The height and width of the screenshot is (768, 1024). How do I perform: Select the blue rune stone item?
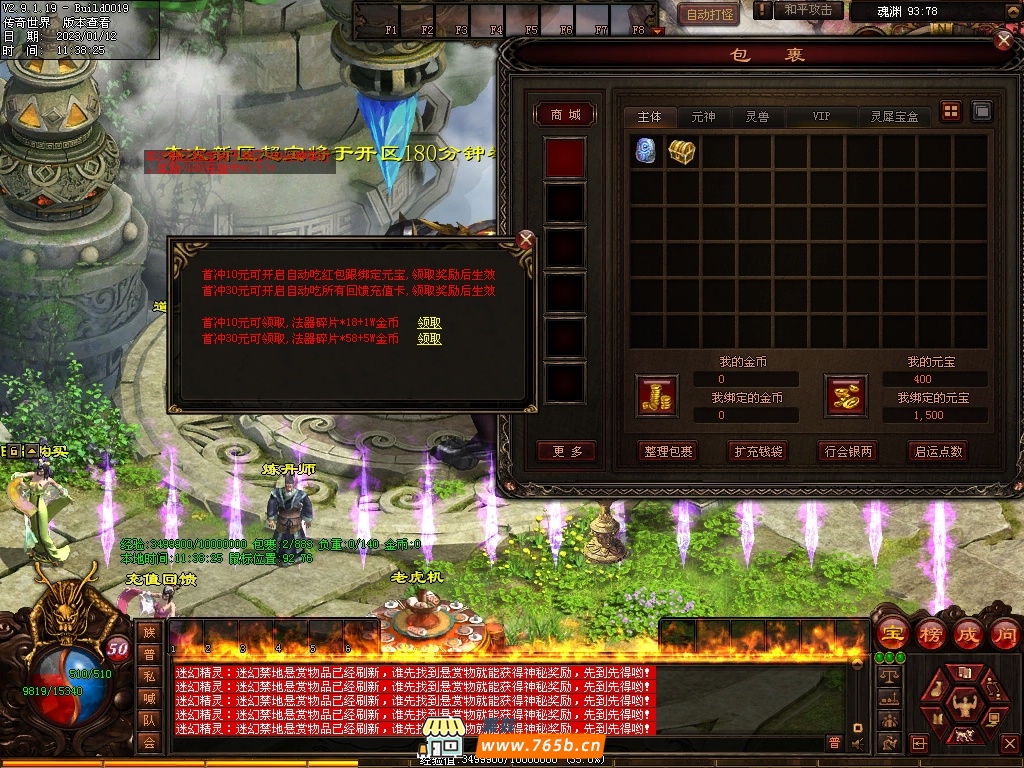pos(646,152)
